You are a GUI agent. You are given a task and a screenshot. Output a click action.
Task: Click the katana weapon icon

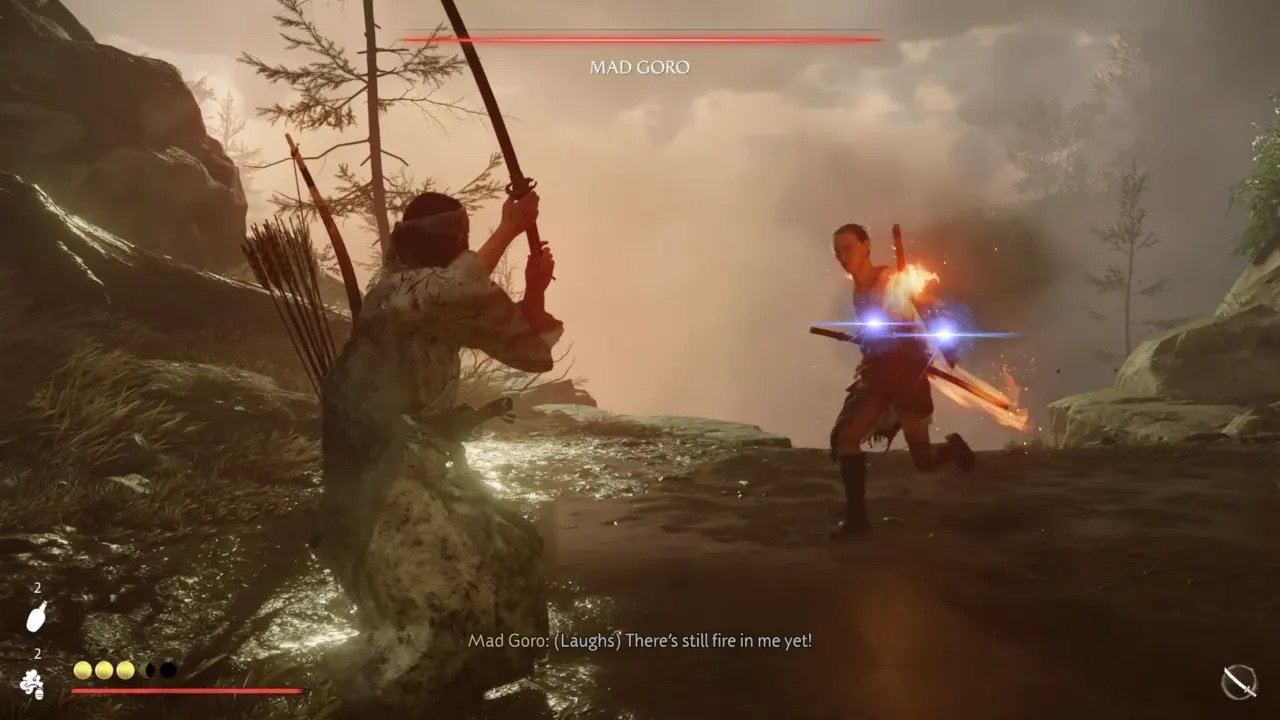tap(1239, 682)
